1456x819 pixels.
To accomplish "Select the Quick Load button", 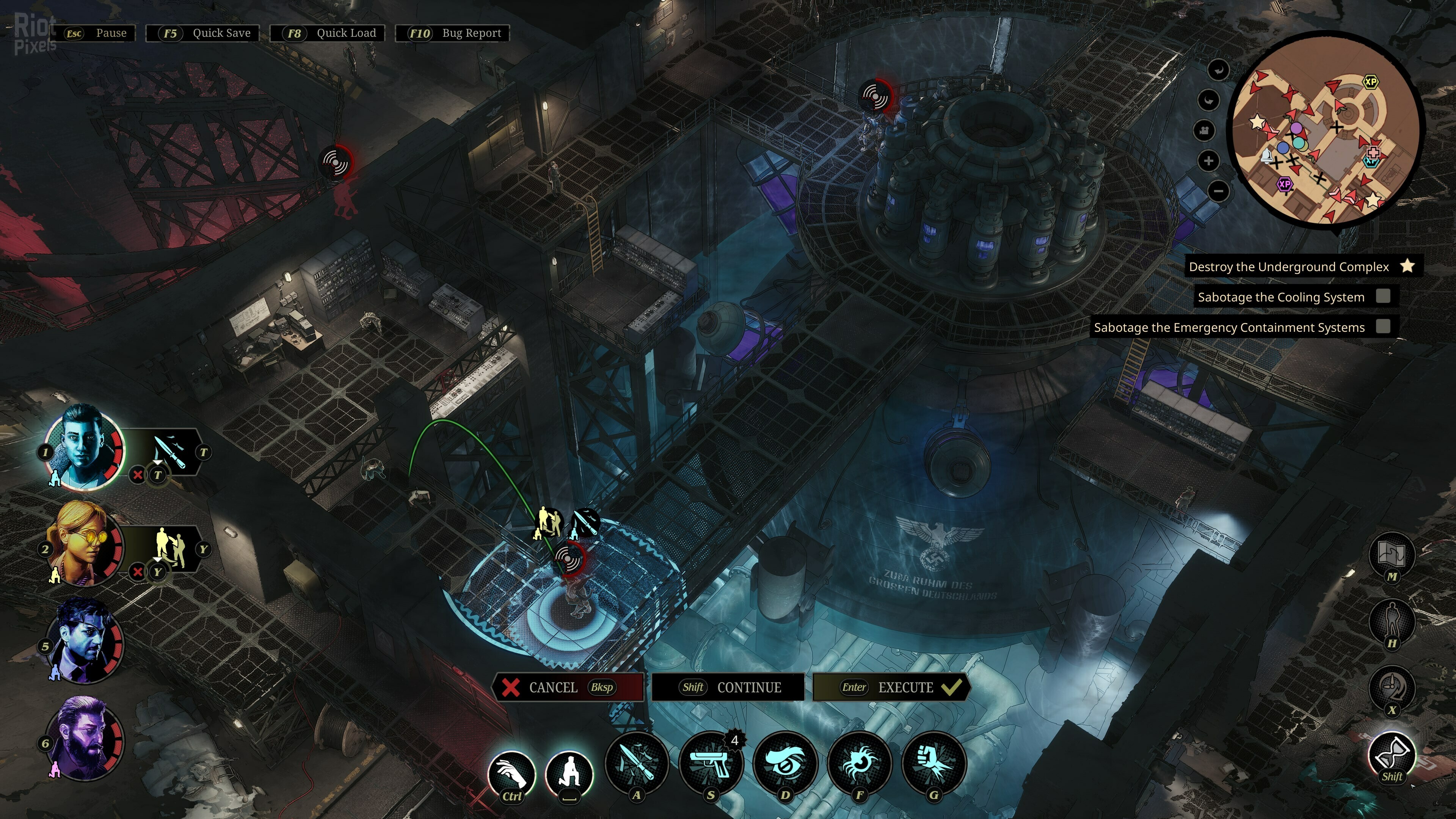I will pyautogui.click(x=328, y=33).
